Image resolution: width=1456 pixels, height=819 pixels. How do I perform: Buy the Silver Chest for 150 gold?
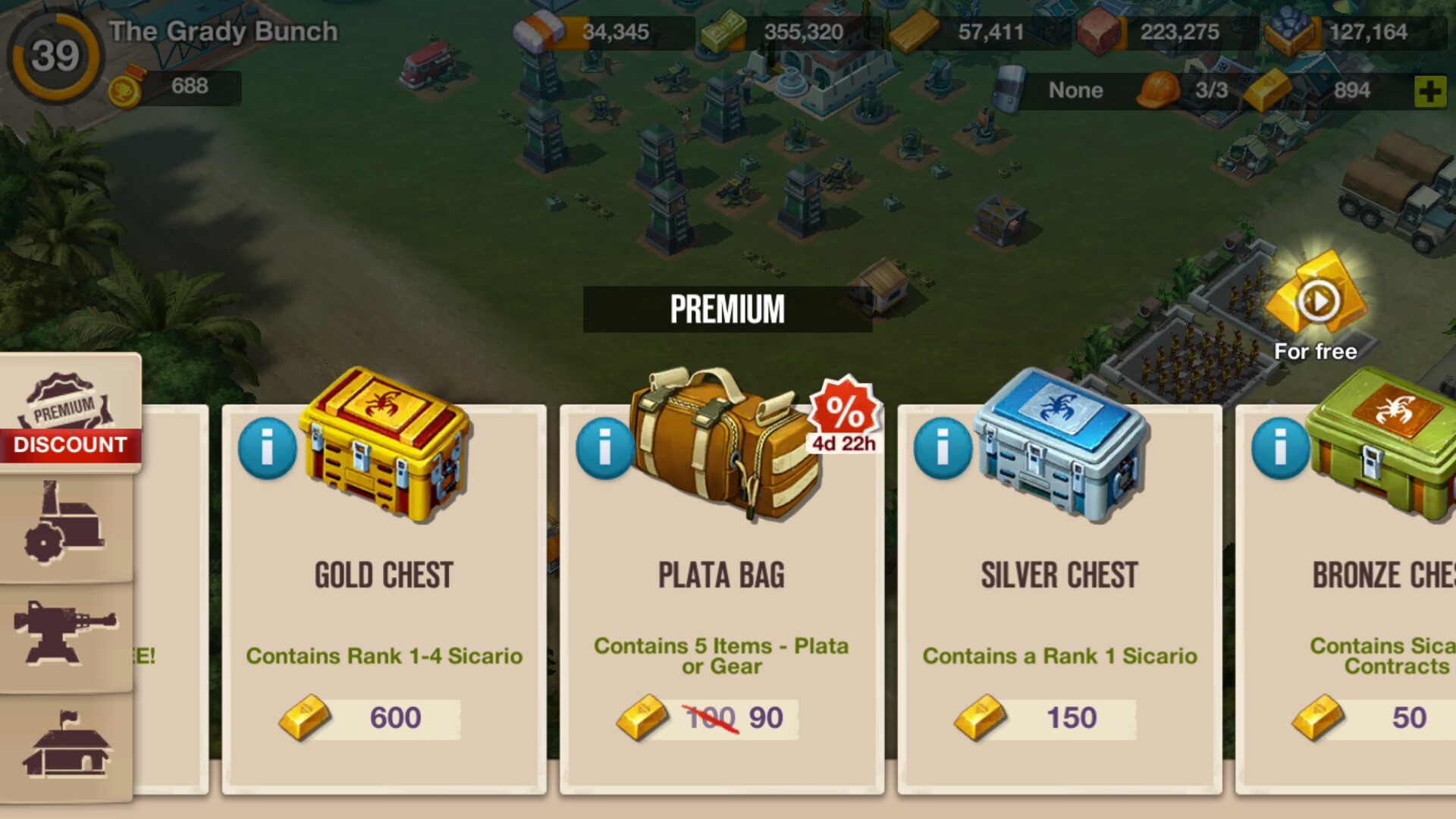(x=1046, y=718)
